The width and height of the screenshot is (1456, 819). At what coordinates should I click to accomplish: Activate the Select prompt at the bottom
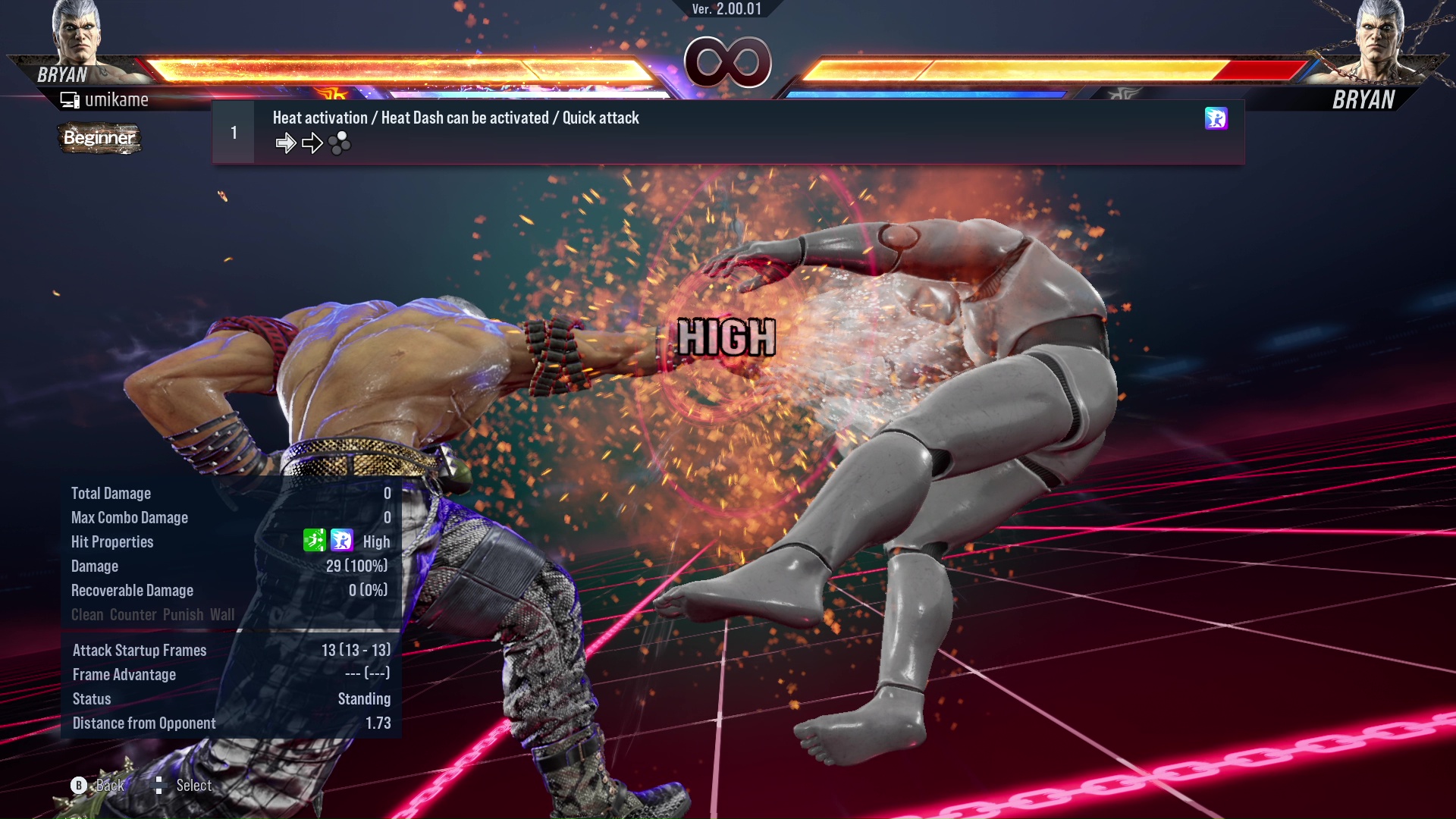(x=193, y=786)
